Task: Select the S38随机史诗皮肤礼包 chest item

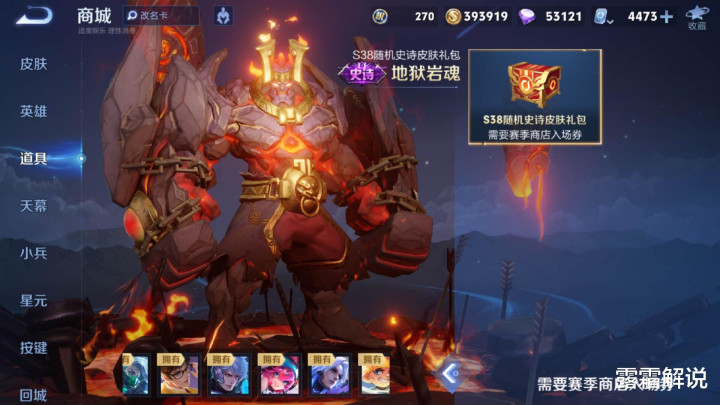Action: [x=534, y=97]
